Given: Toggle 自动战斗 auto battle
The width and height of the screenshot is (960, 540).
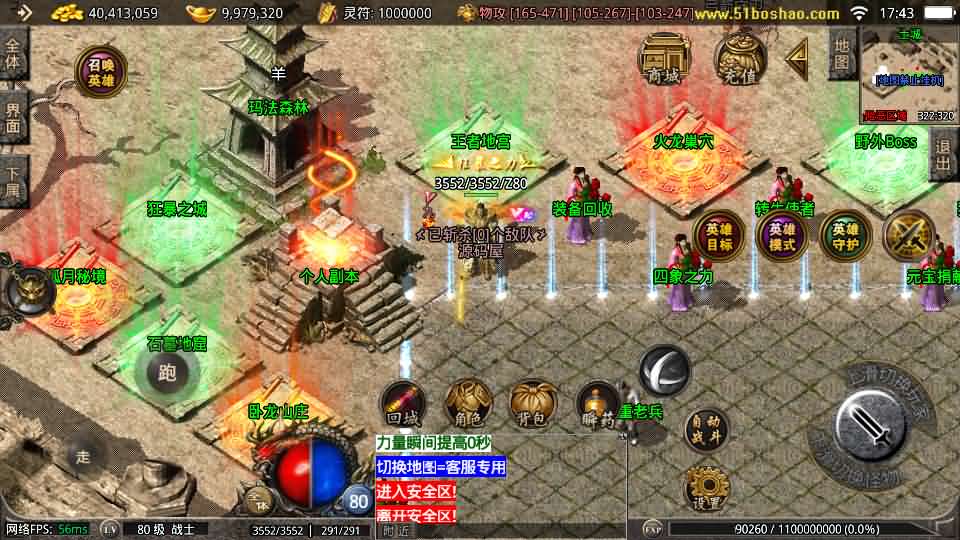Looking at the screenshot, I should 707,431.
